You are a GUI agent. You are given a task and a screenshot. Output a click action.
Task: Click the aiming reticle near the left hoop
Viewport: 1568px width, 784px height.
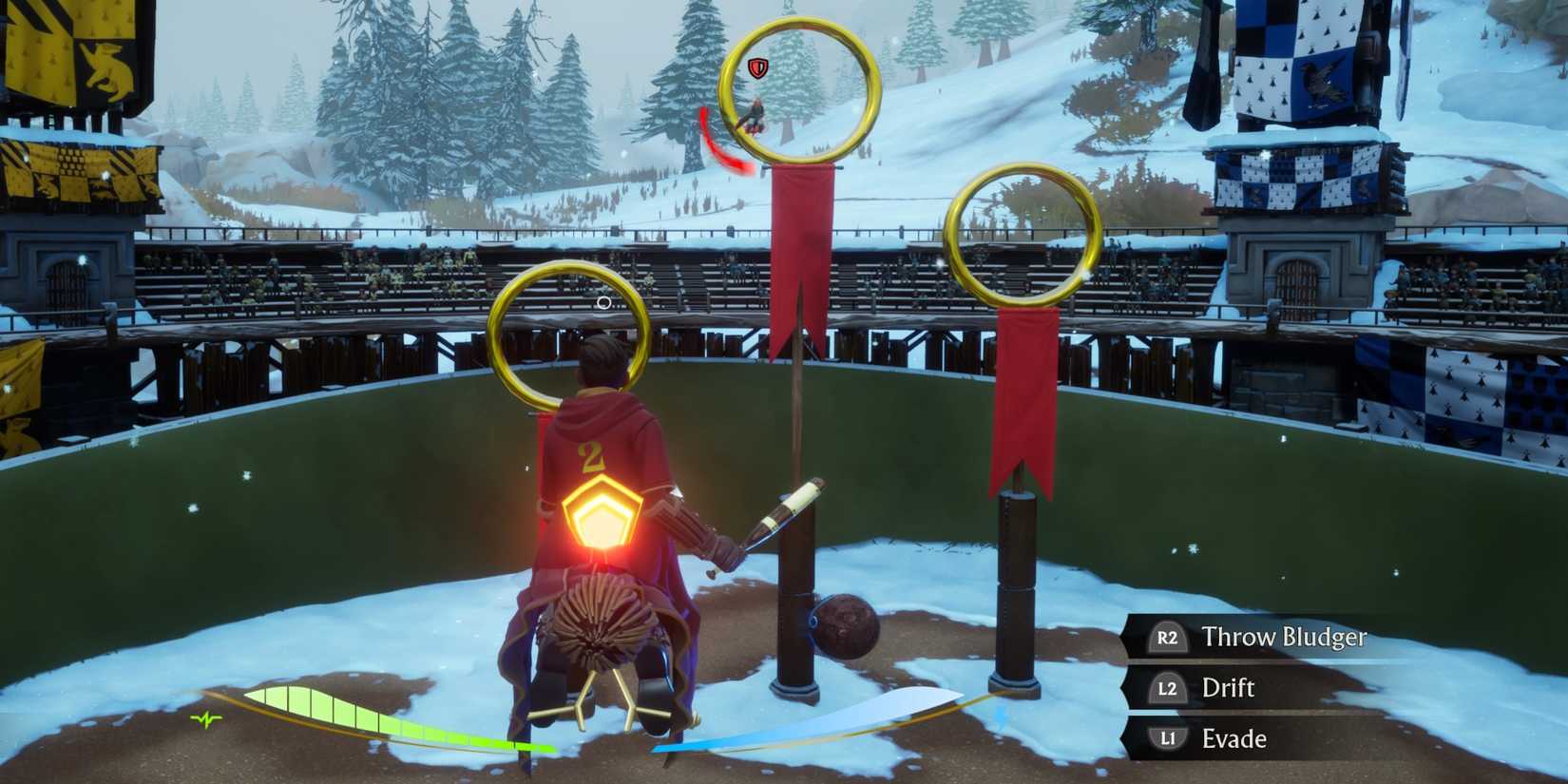602,302
